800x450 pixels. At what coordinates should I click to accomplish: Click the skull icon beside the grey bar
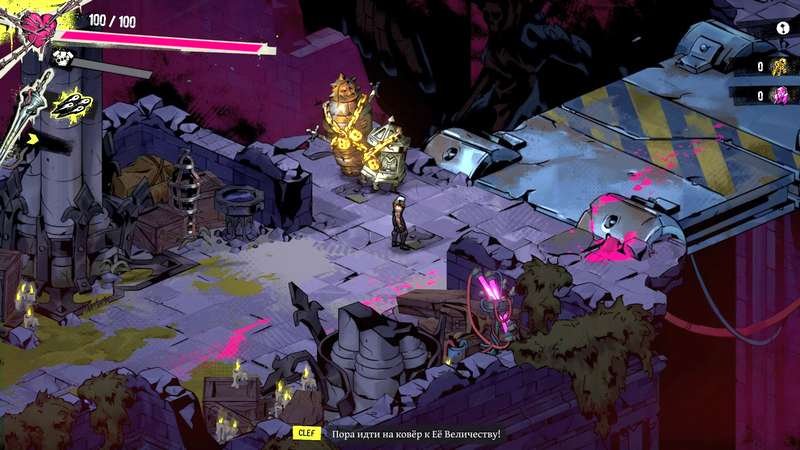66,59
